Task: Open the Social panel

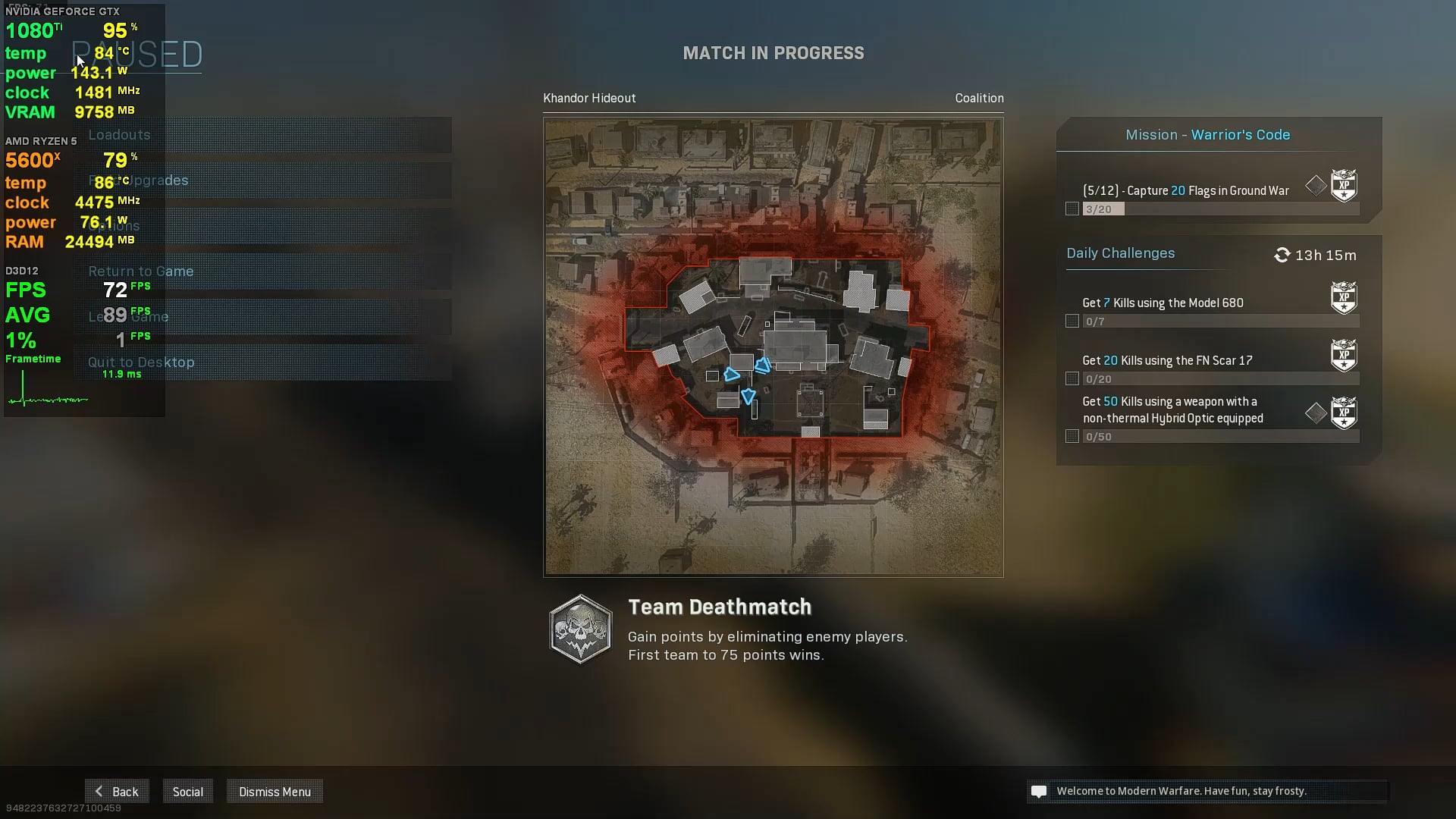Action: click(x=187, y=792)
